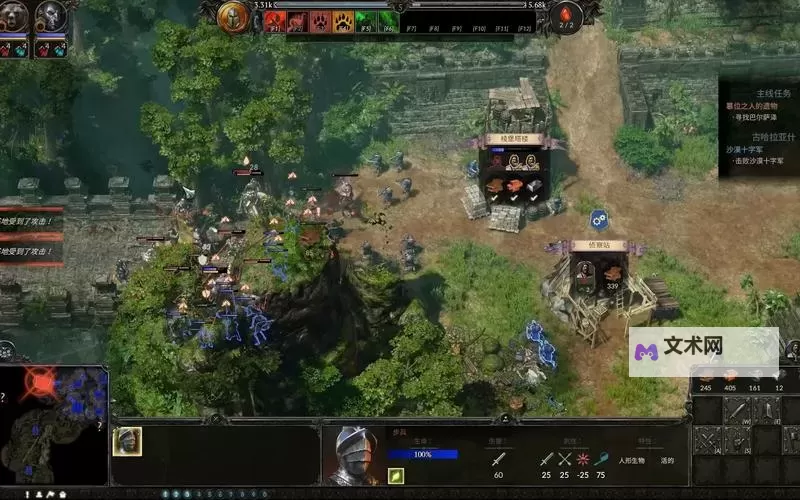Activate the F5 green ability slot
This screenshot has height=500, width=800.
click(x=366, y=20)
